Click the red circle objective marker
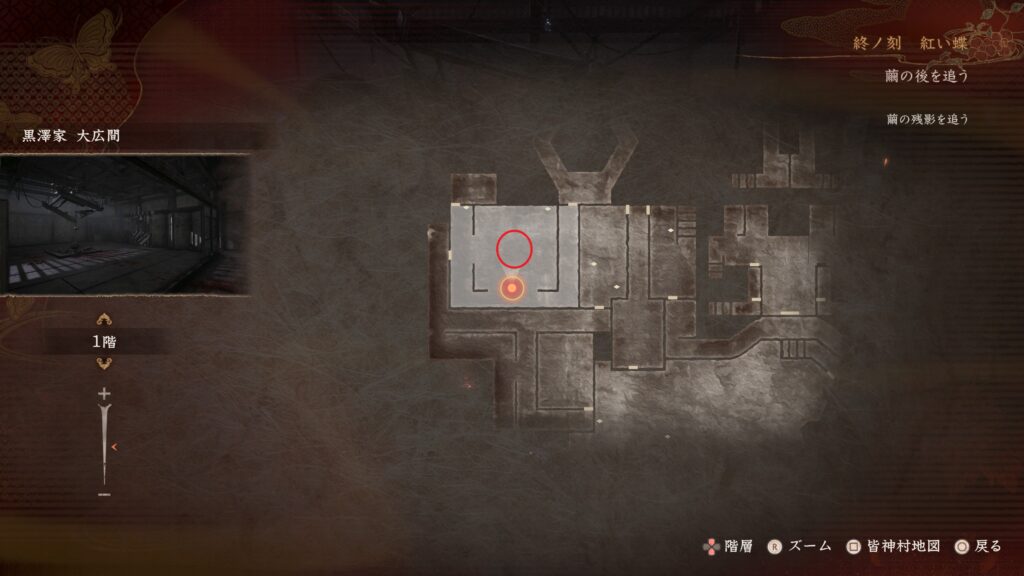Screen dimensions: 1024x576 pos(516,247)
